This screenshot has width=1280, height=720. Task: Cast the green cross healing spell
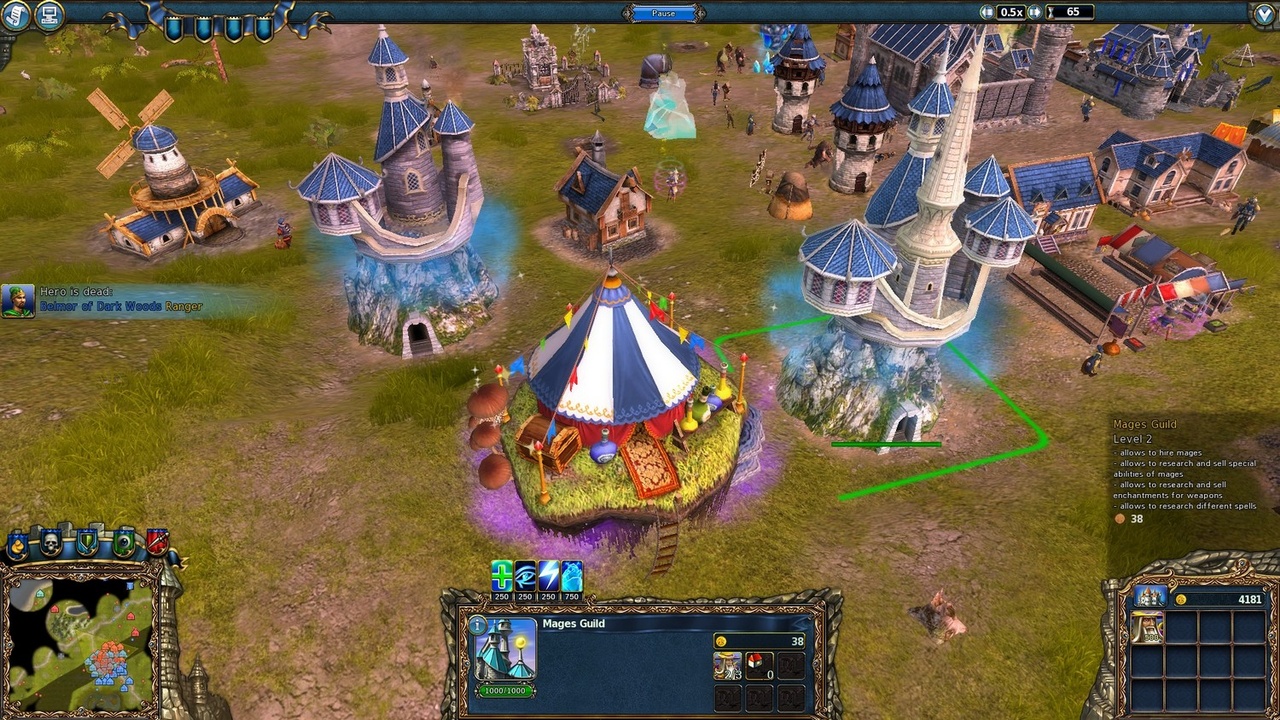click(501, 576)
